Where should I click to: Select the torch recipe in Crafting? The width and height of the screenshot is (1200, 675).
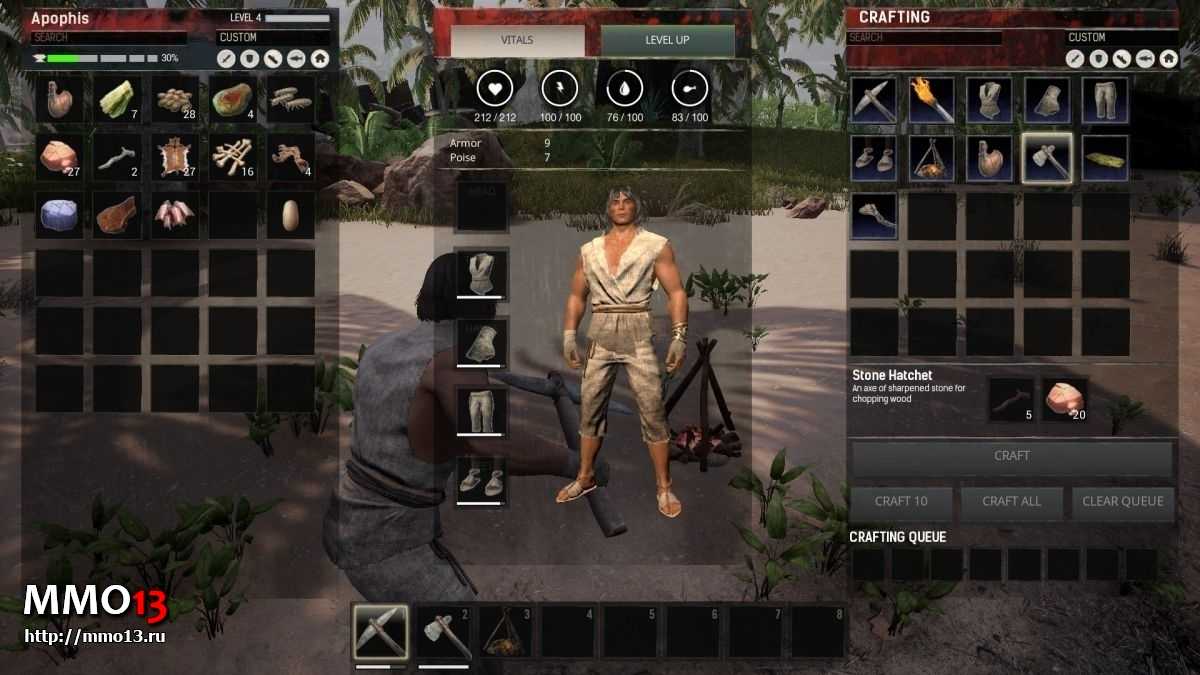point(931,100)
